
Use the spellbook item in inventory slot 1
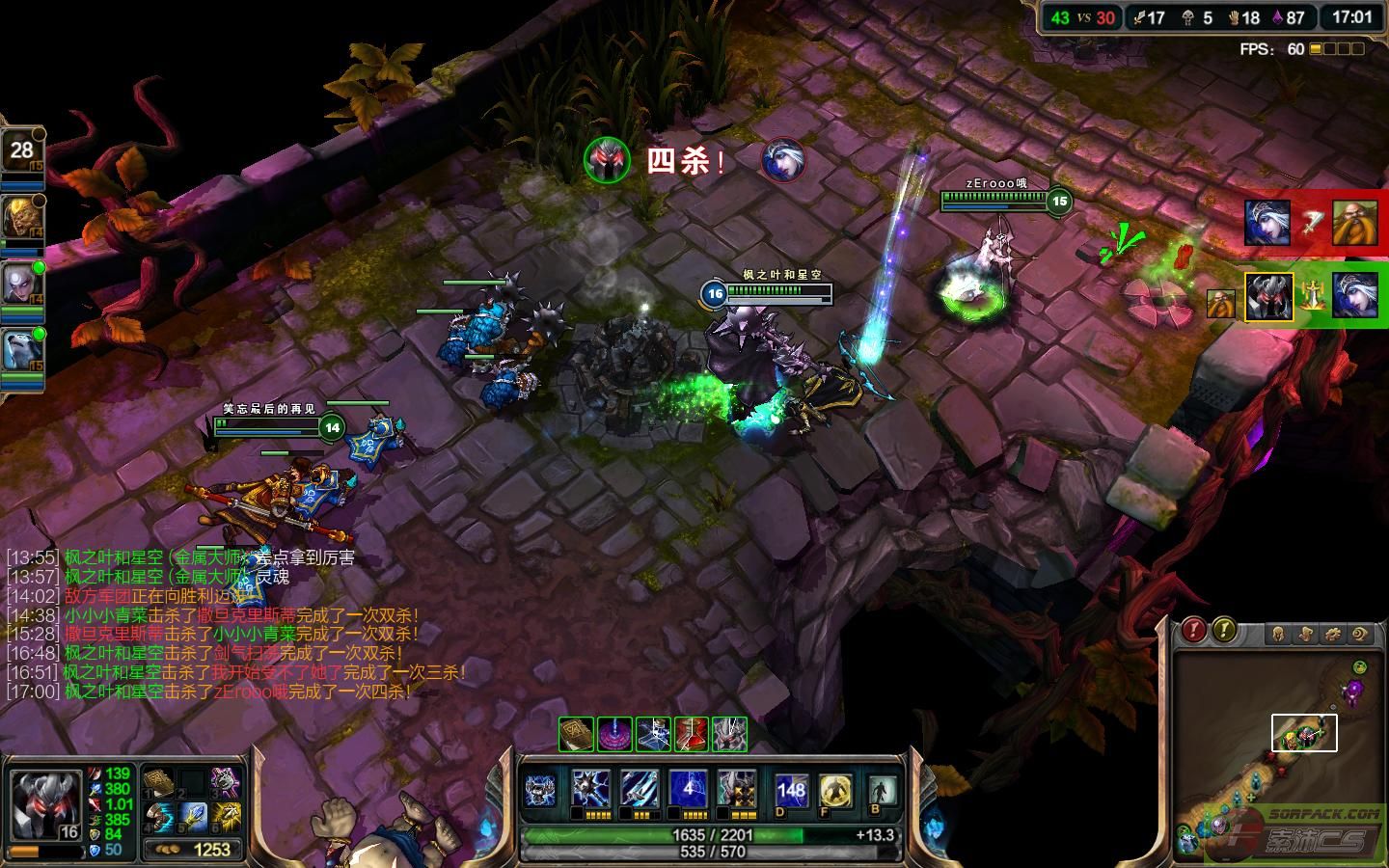click(158, 781)
